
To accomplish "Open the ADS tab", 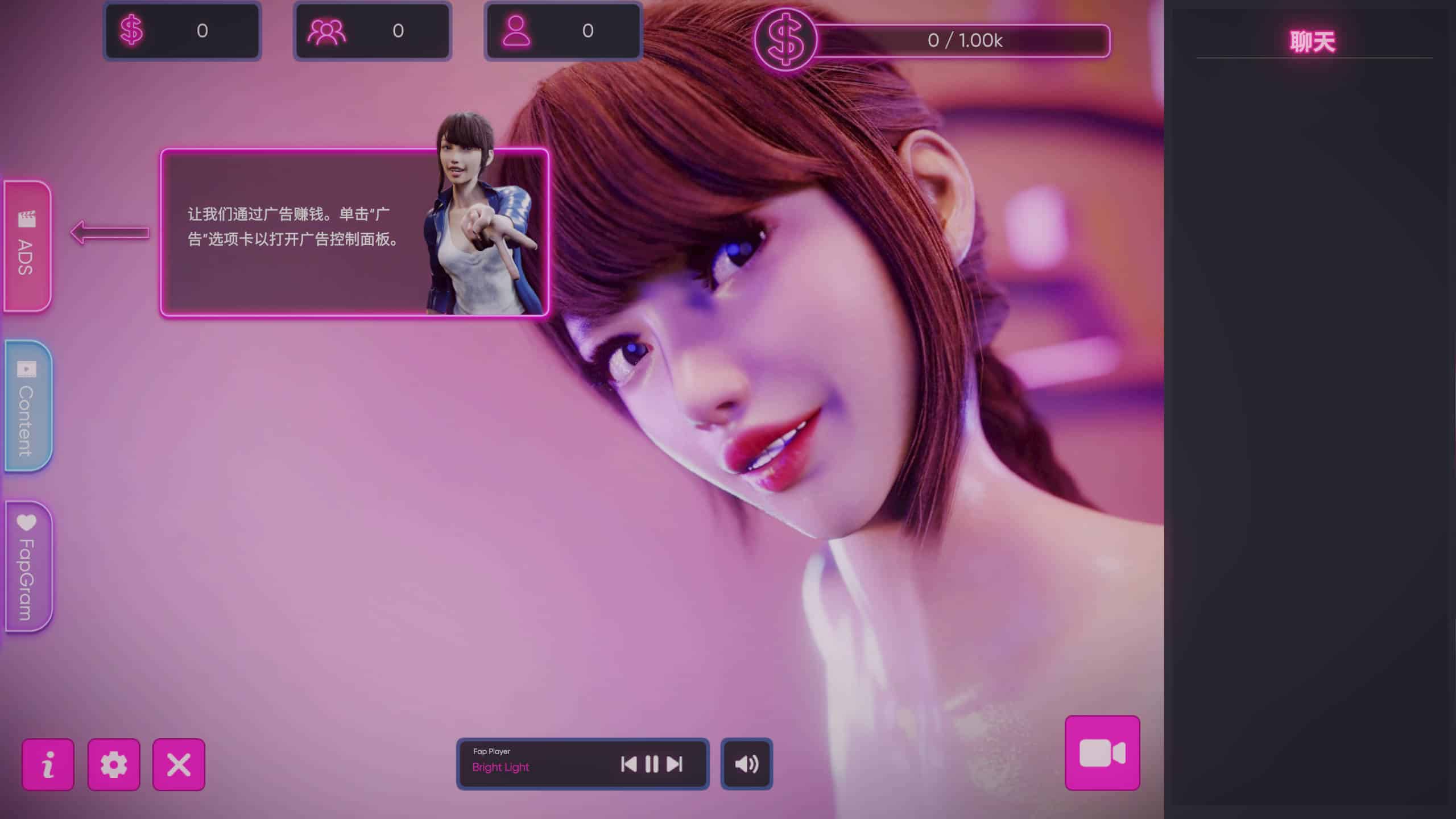I will coord(27,246).
